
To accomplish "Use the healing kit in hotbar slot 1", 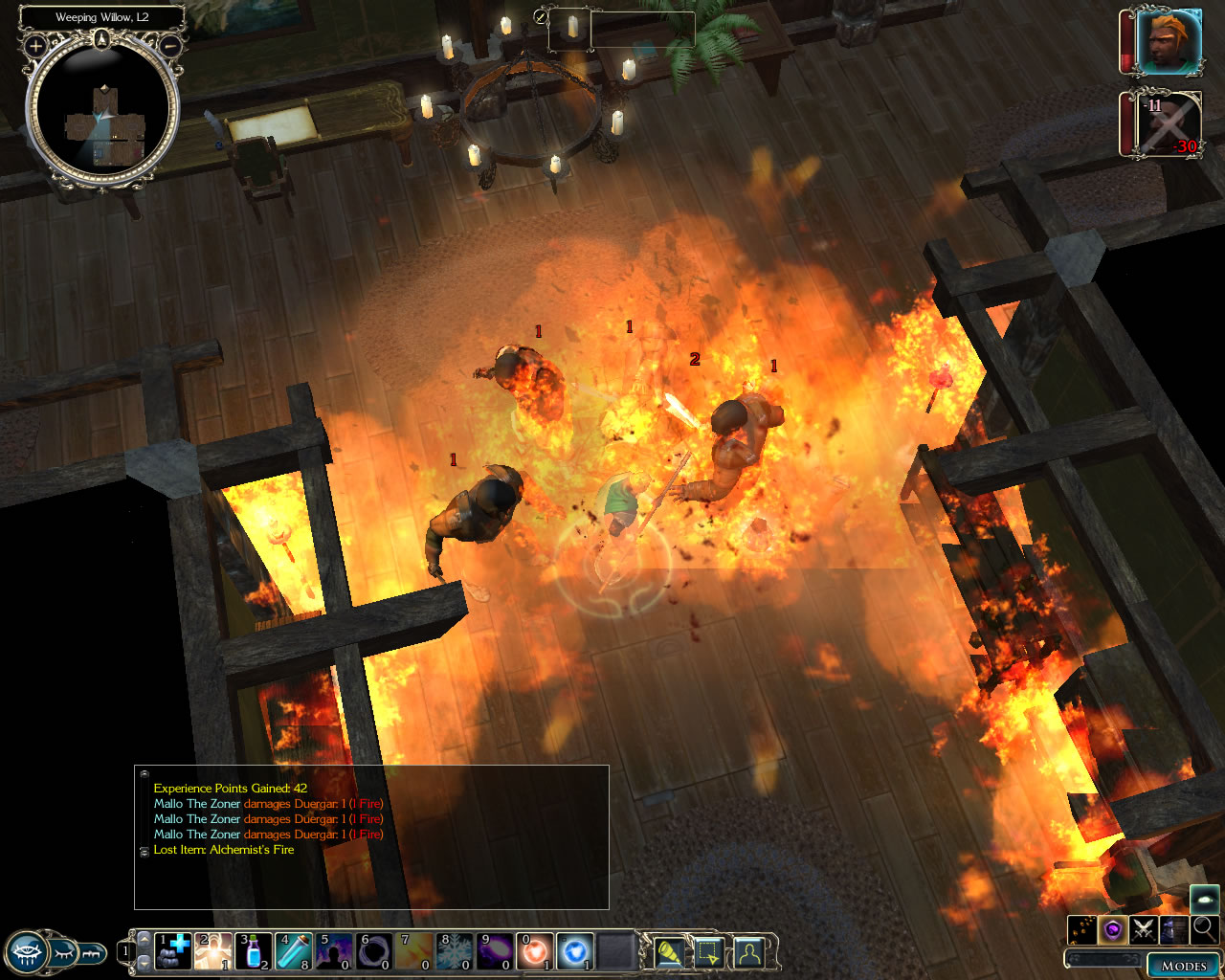I will tap(173, 951).
